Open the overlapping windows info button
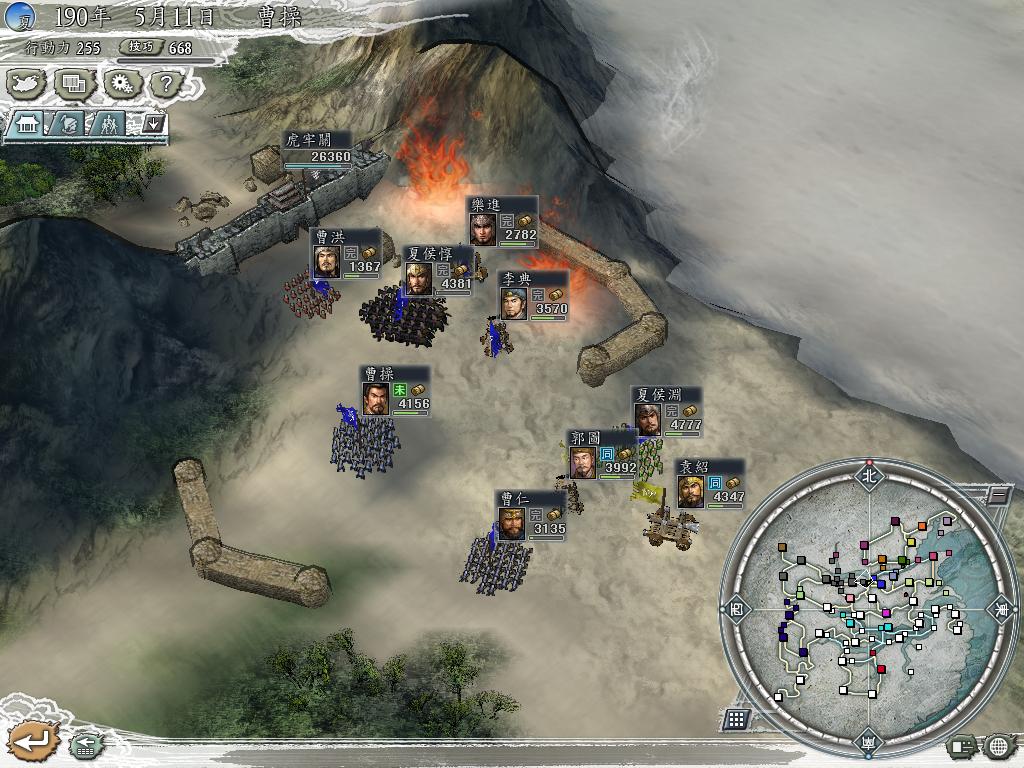Screen dimensions: 1024x768 (x=75, y=84)
